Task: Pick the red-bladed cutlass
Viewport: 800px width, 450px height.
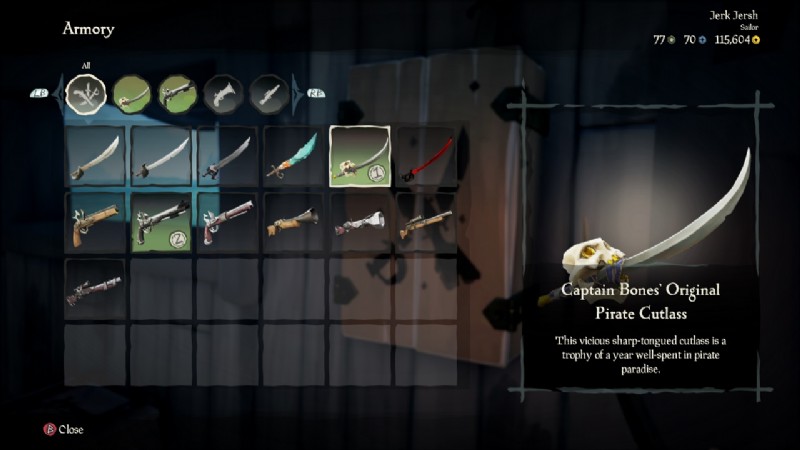Action: pos(425,156)
